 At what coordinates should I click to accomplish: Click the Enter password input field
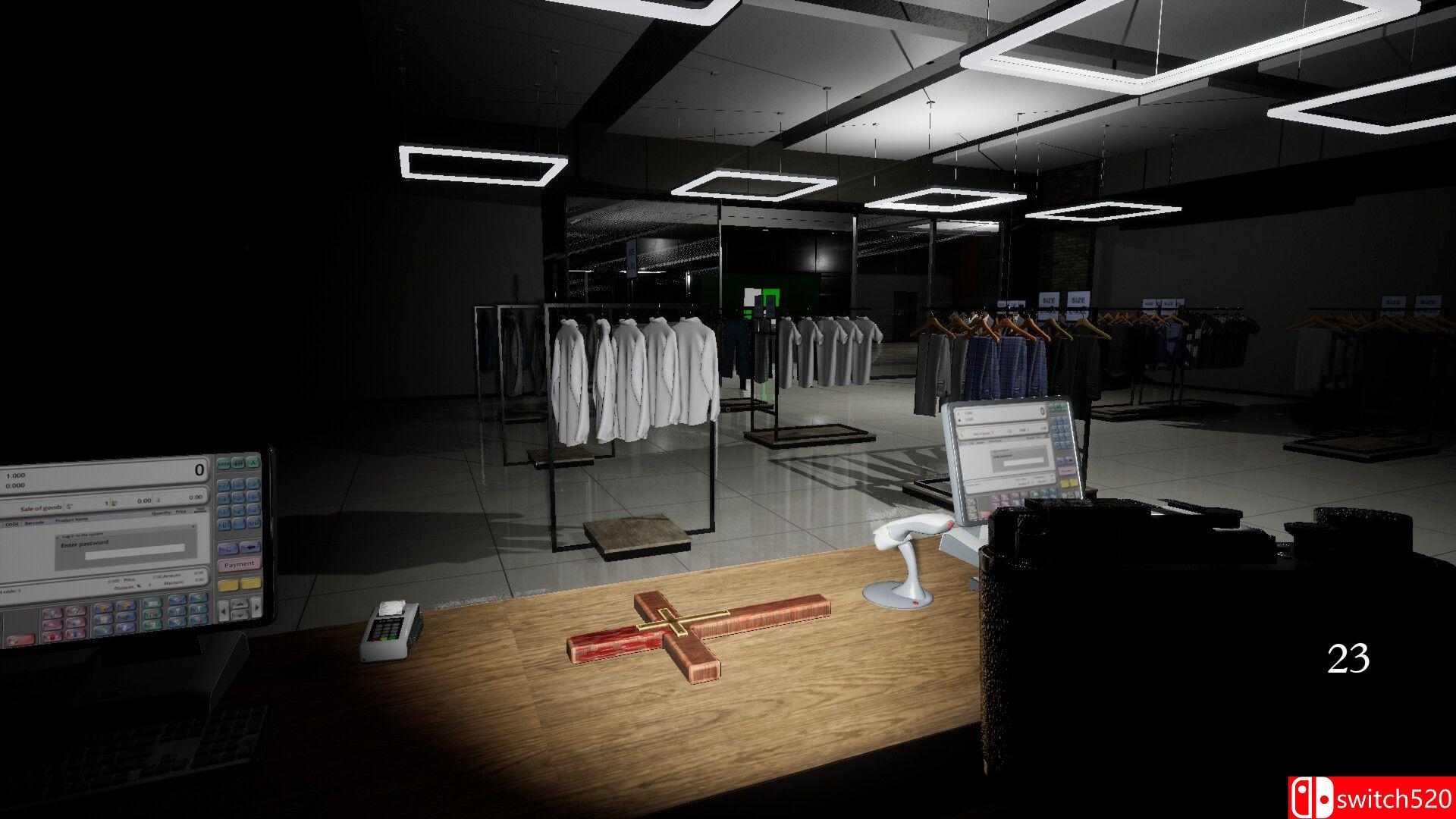tap(135, 554)
